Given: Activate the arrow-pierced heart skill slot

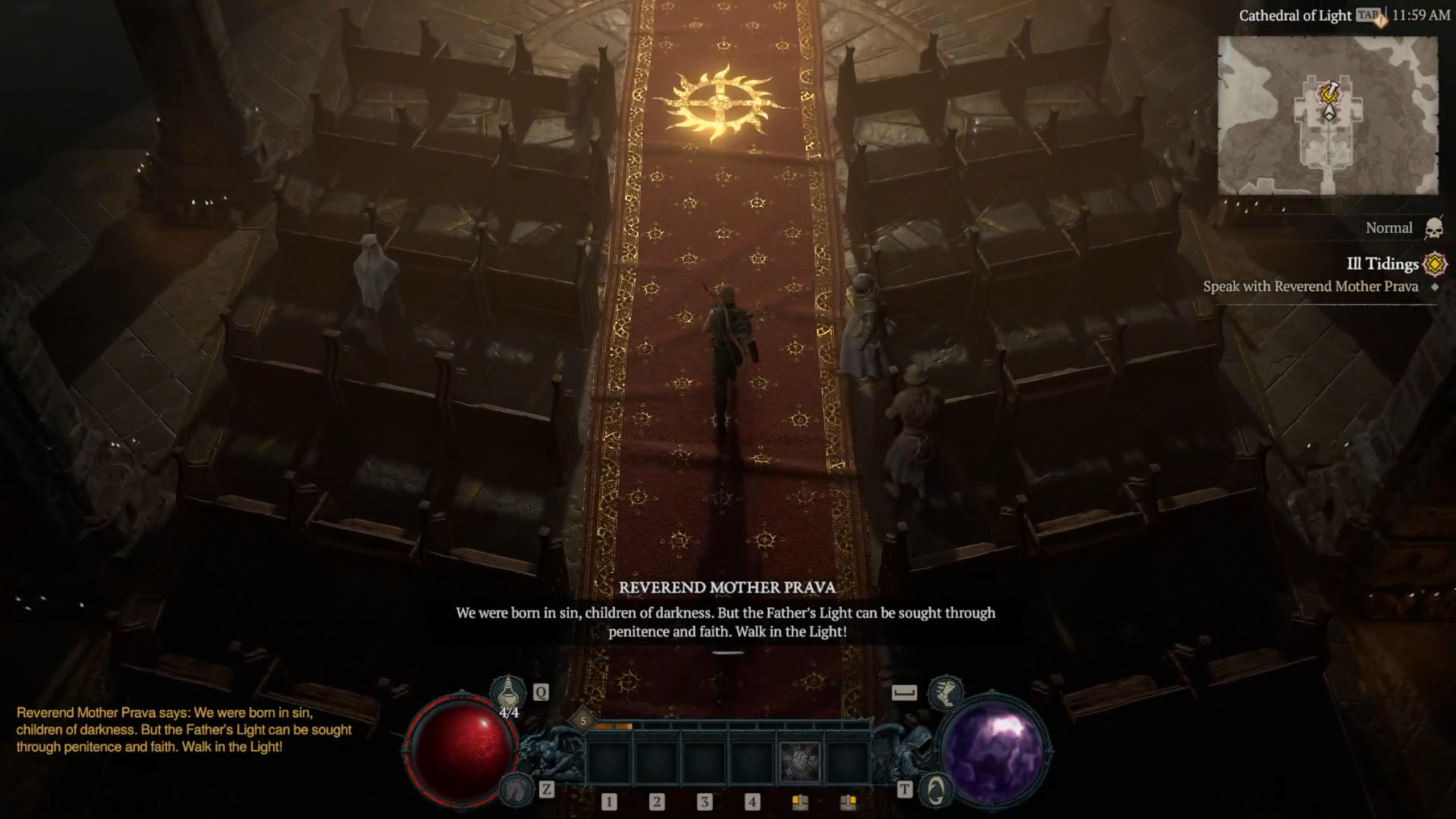Looking at the screenshot, I should tap(799, 762).
